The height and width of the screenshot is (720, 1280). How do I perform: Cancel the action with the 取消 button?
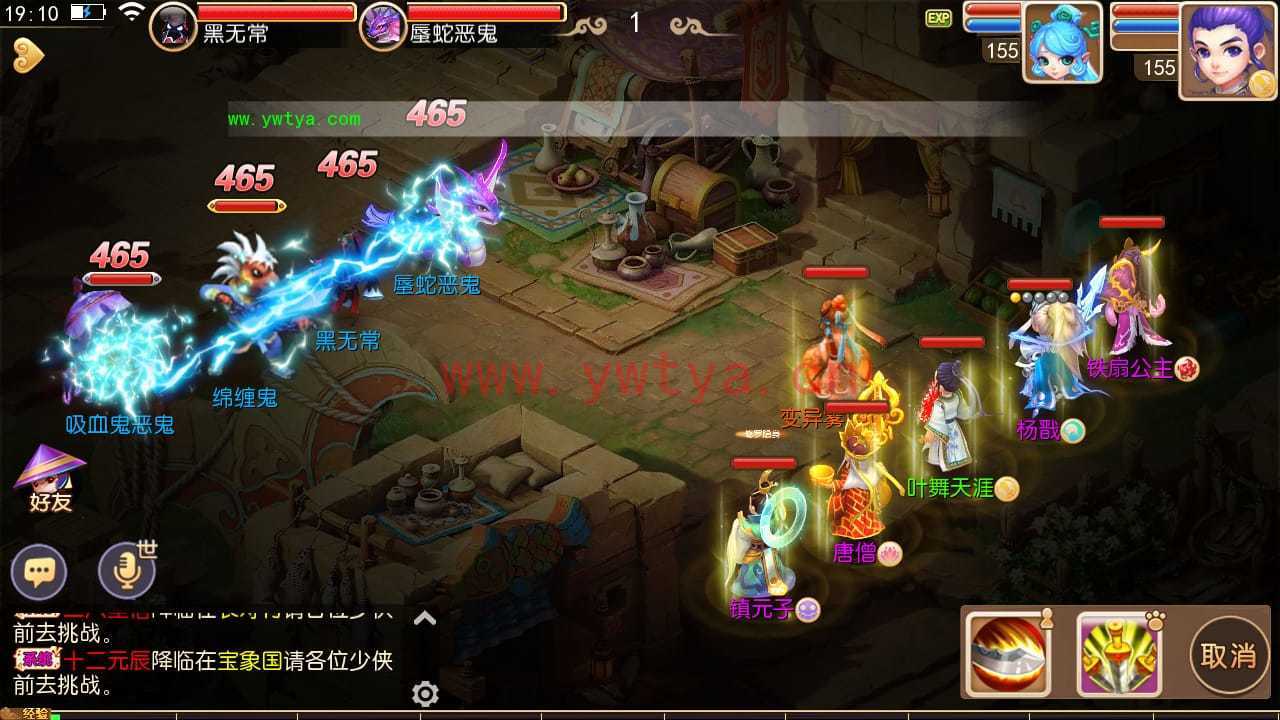1227,656
